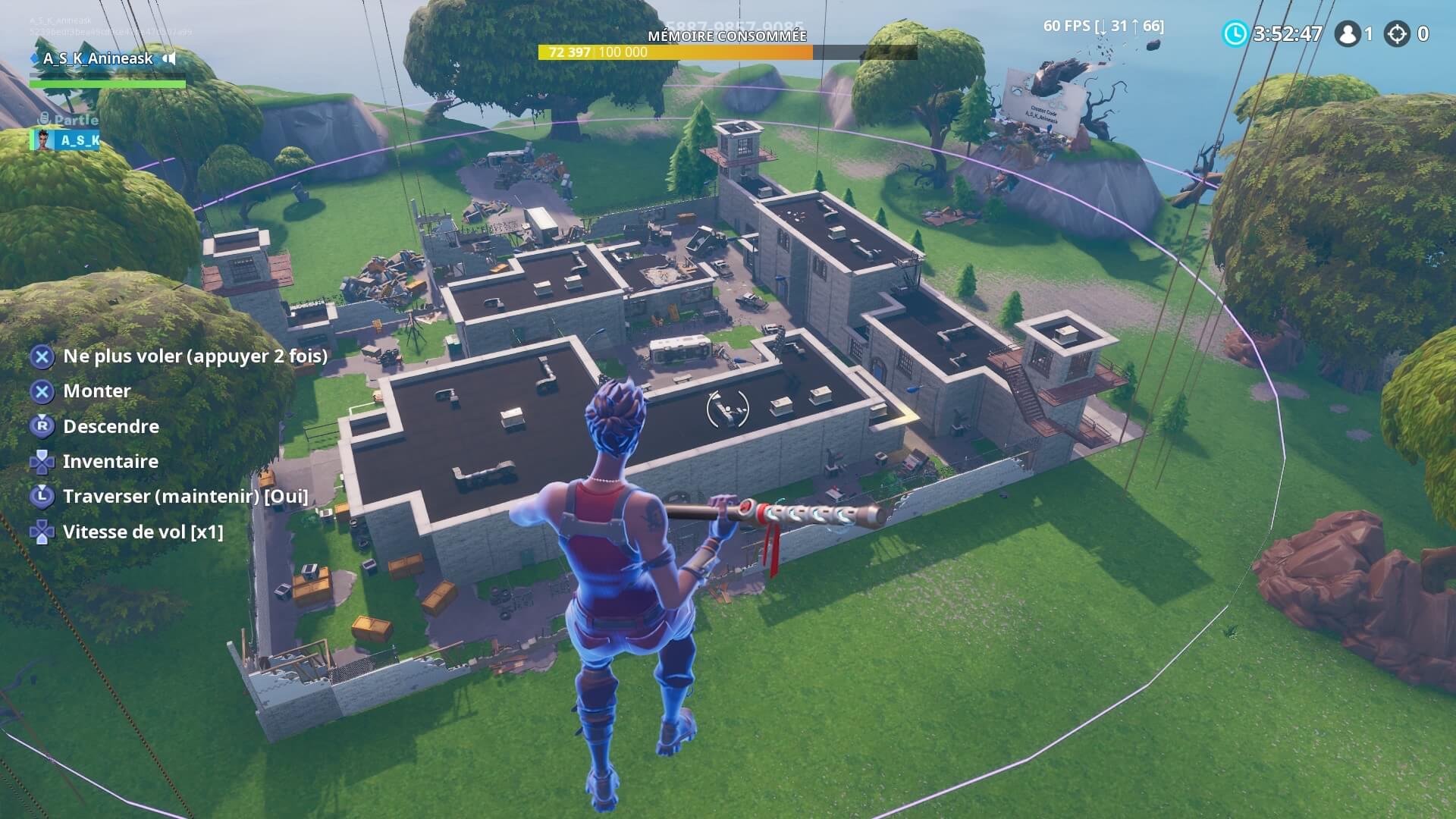This screenshot has width=1456, height=819.
Task: Click the microphone icon beside Partie
Action: pos(44,119)
